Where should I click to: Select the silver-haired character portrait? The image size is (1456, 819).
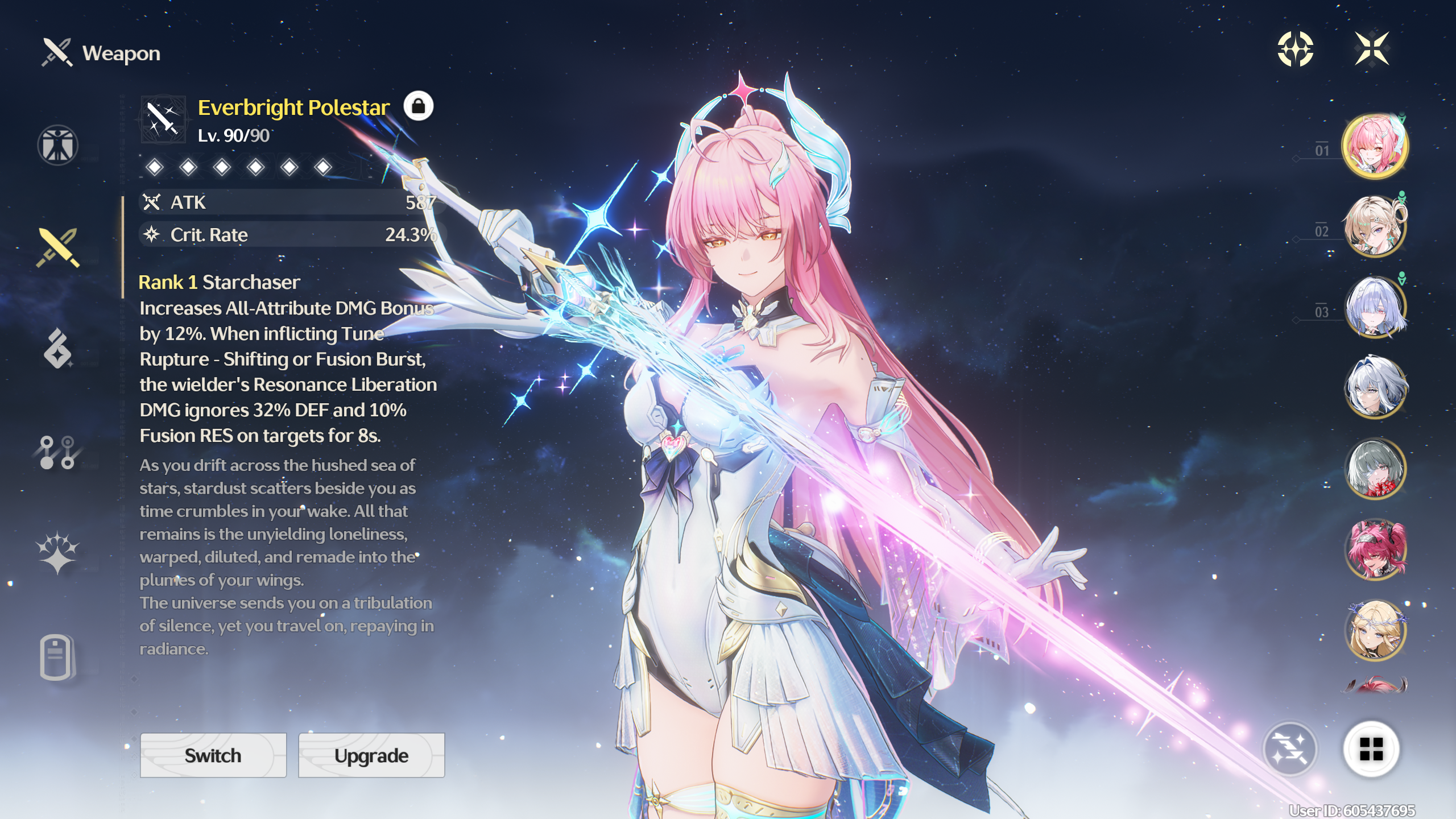tap(1375, 388)
